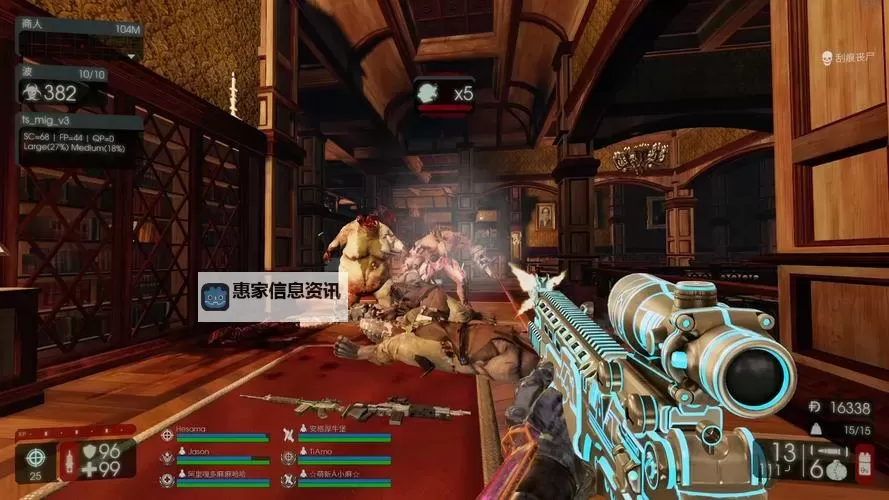Screen dimensions: 889x500
Task: Click the trader compass panel labeled 商人
Action: pos(78,27)
